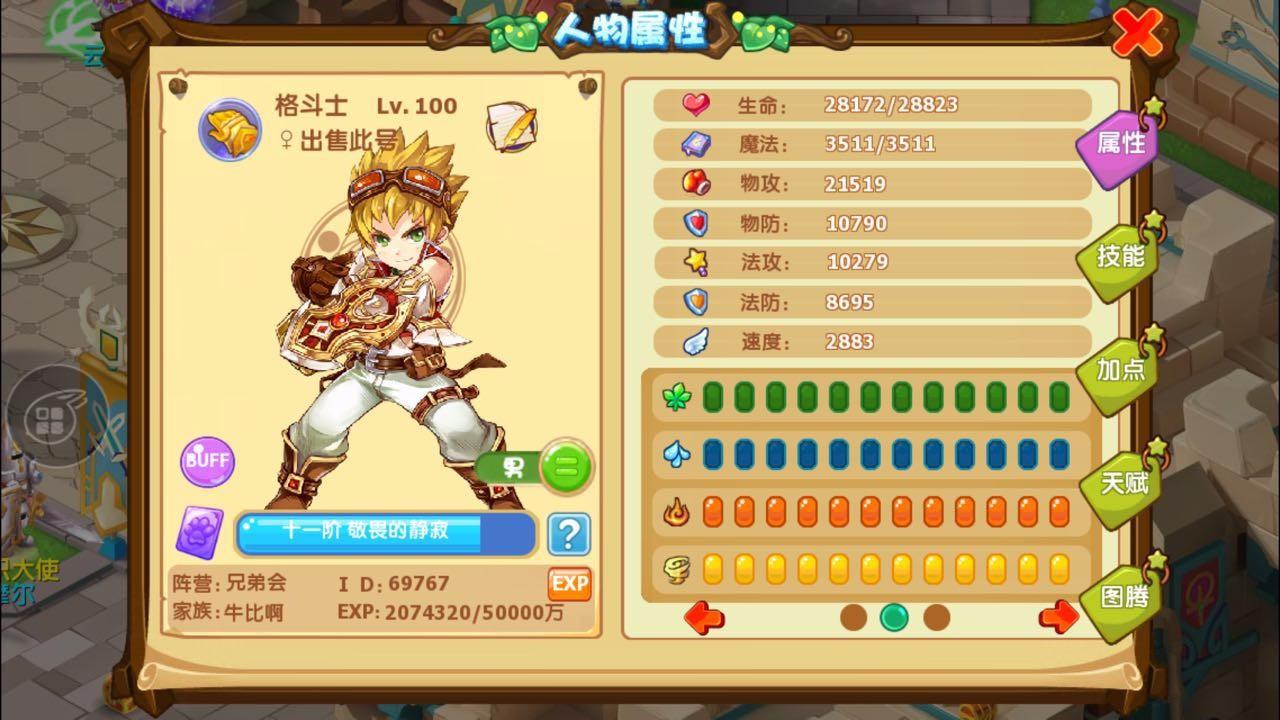Click the orange EXP button
This screenshot has height=720, width=1280.
(569, 584)
